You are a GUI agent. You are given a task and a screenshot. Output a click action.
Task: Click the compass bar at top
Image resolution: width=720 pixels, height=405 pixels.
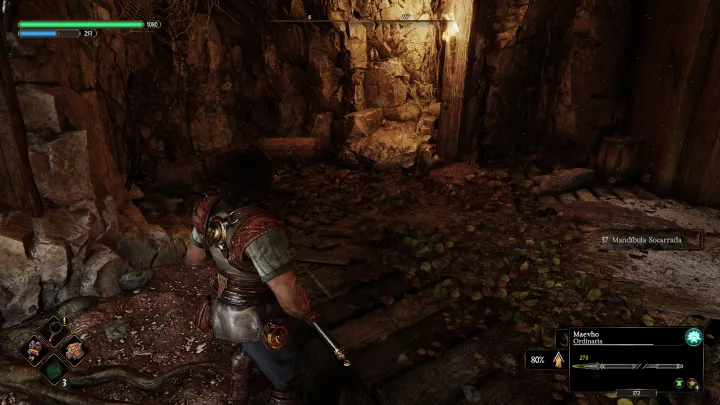tap(360, 20)
